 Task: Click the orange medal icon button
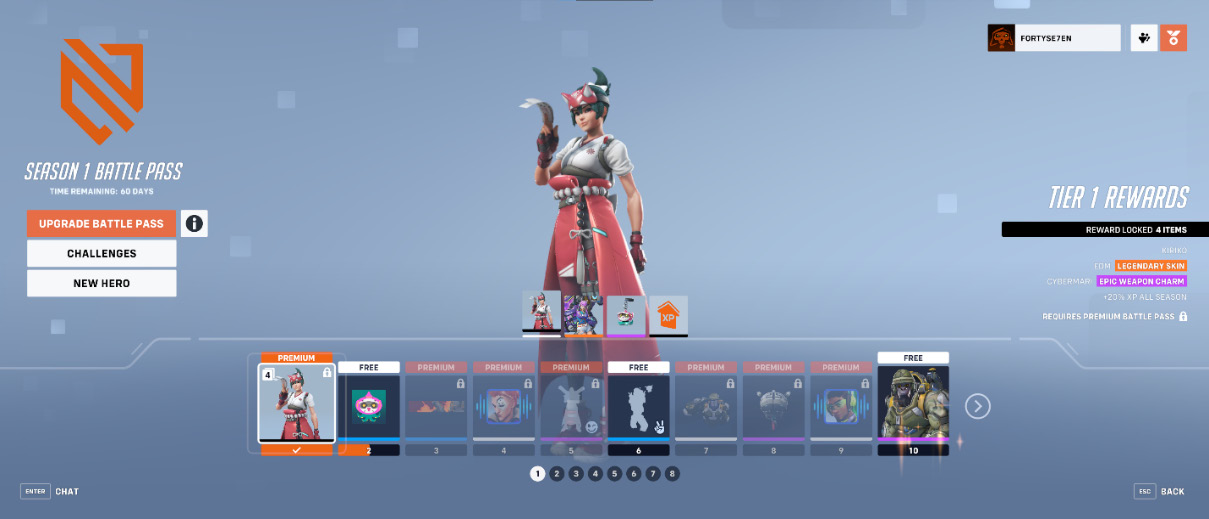pos(1173,38)
